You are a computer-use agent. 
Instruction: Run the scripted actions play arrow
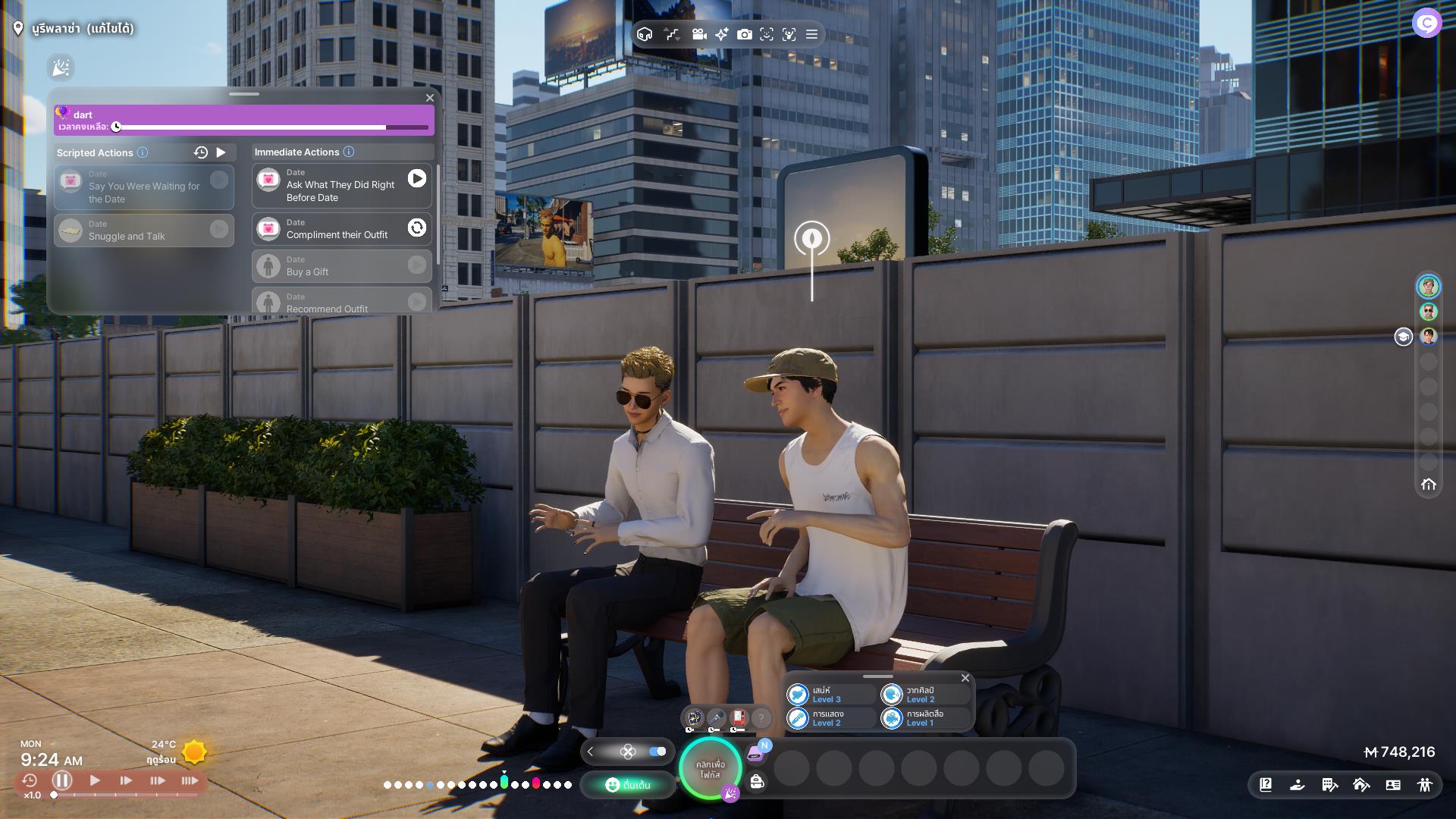point(221,152)
